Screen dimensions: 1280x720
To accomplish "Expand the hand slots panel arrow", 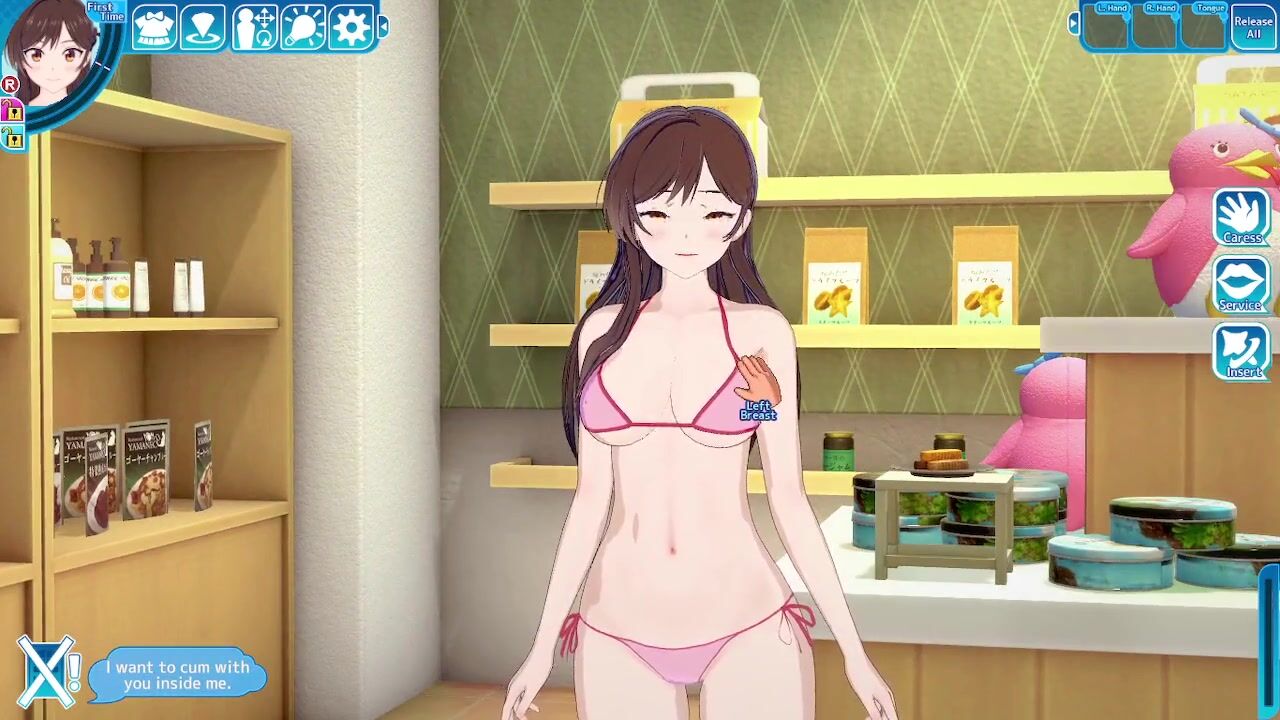I will (1074, 22).
